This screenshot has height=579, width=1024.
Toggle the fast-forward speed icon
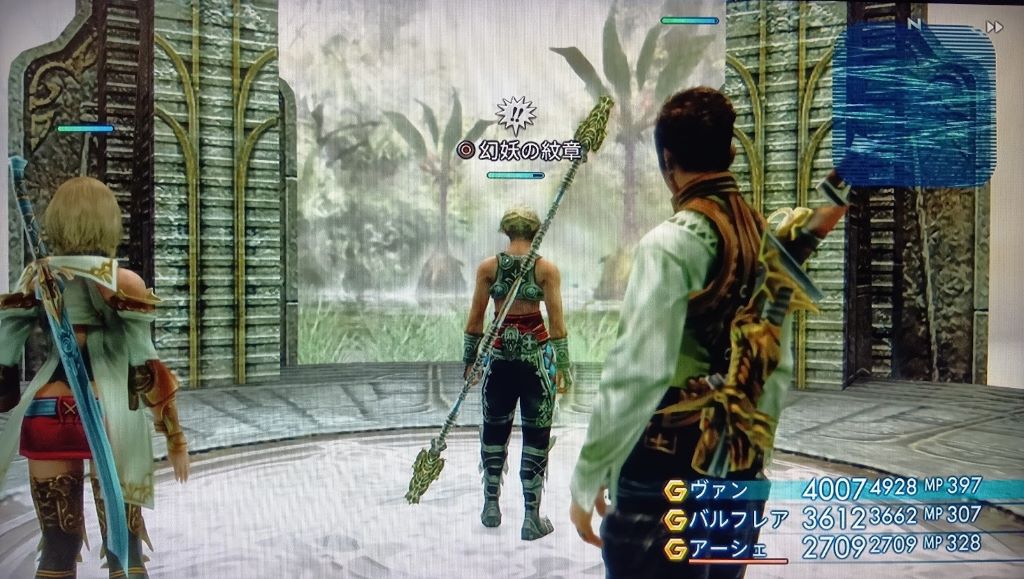993,27
